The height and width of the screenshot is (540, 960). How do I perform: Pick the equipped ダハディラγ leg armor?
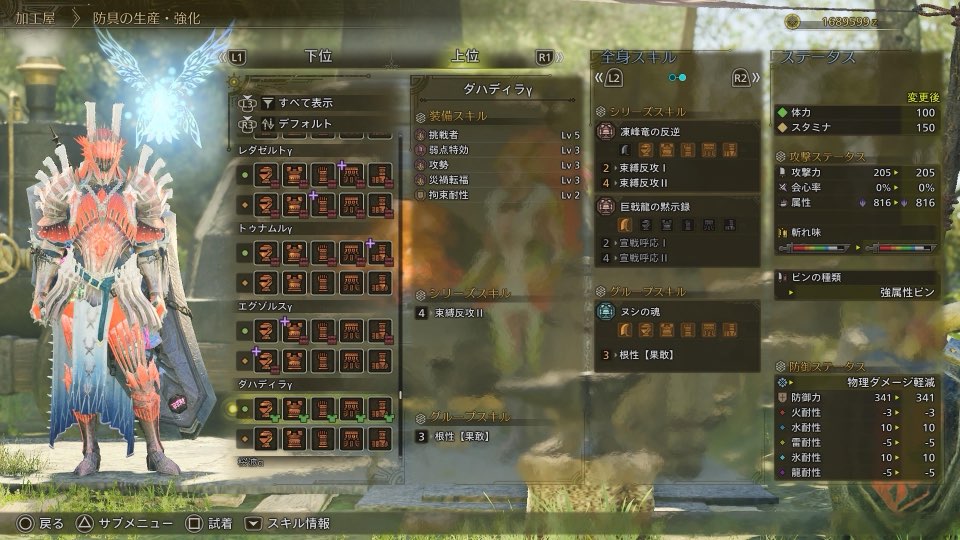[379, 408]
